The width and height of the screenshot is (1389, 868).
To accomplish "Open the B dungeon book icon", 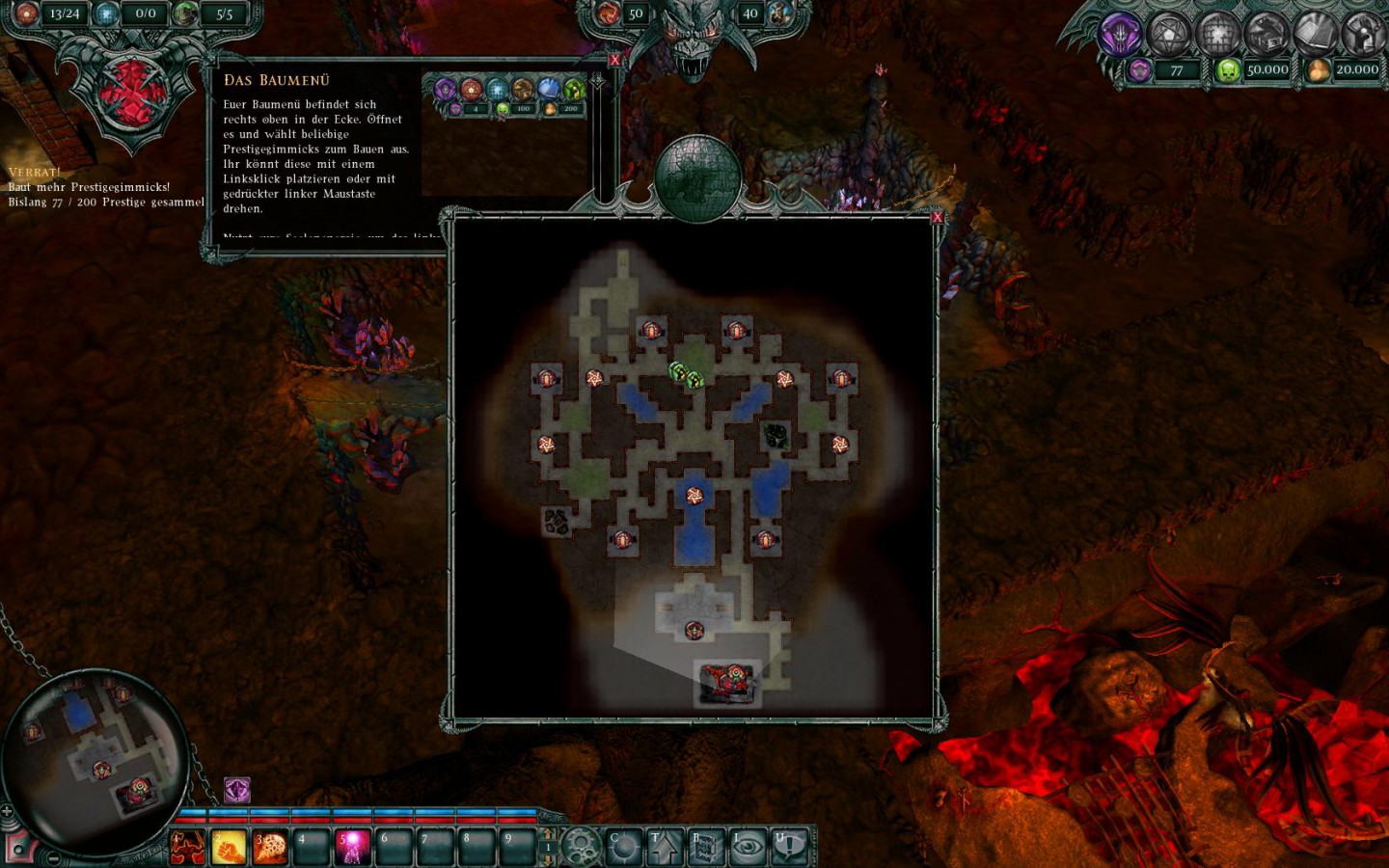I will [x=705, y=848].
